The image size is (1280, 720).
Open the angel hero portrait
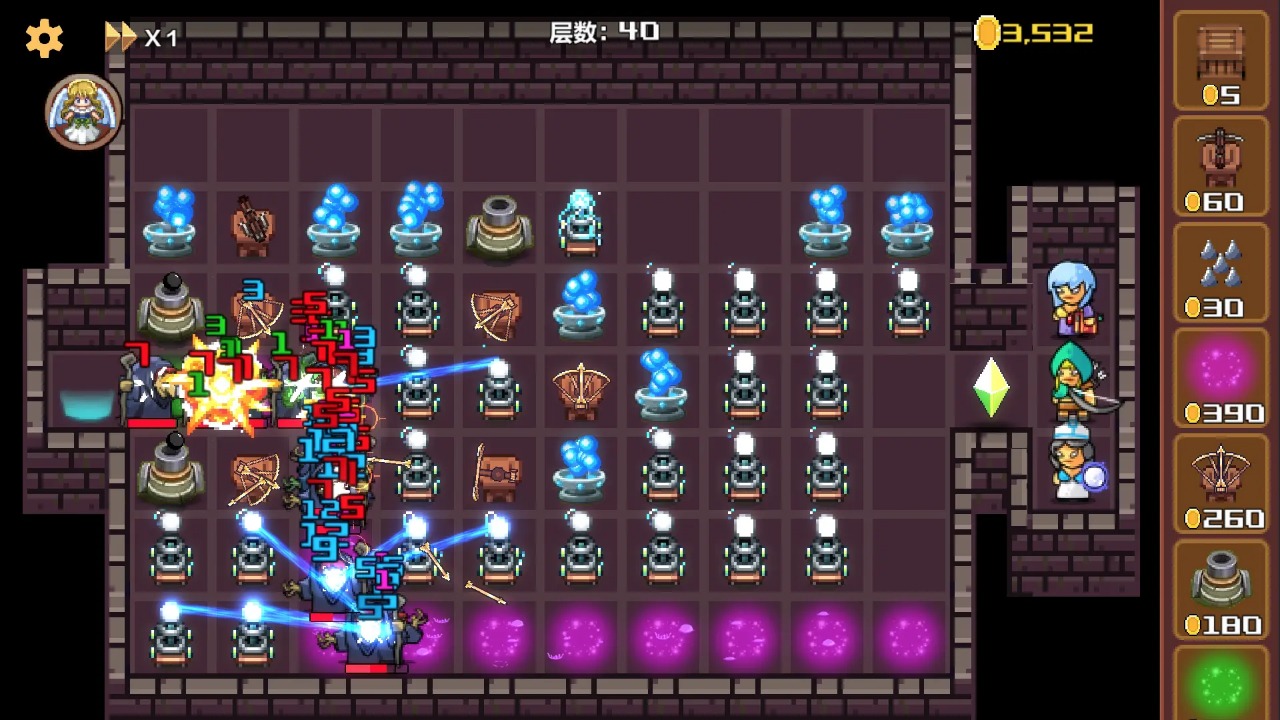(x=83, y=111)
